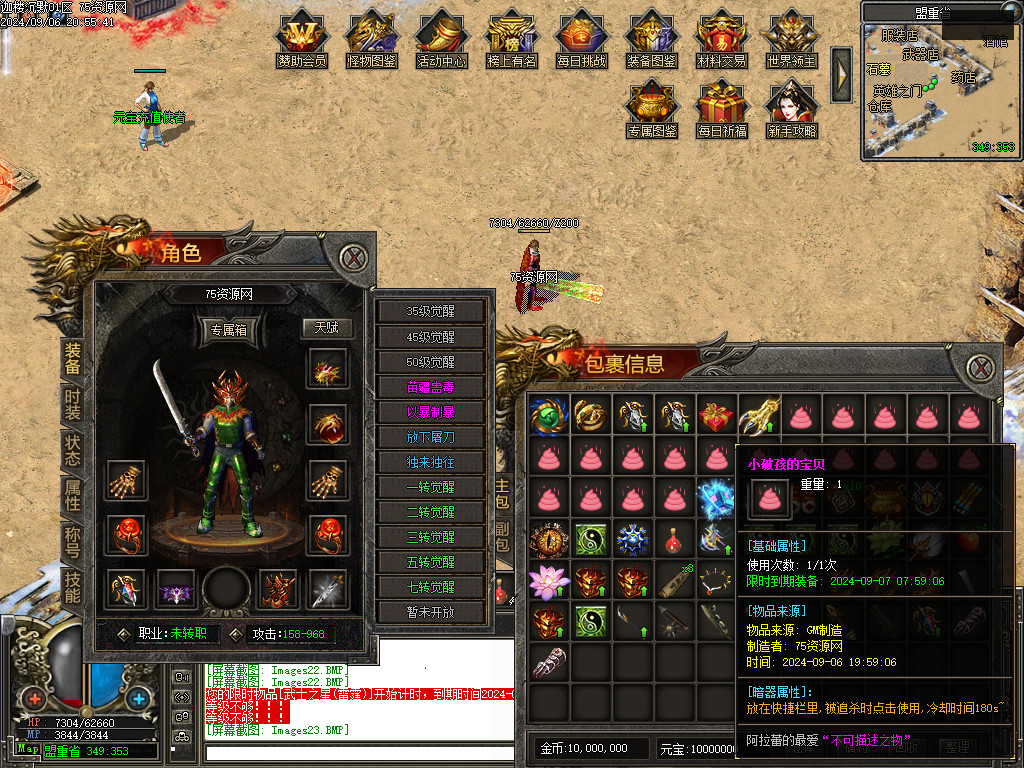Switch to the 技能 skills tab
The width and height of the screenshot is (1024, 768).
click(x=73, y=587)
